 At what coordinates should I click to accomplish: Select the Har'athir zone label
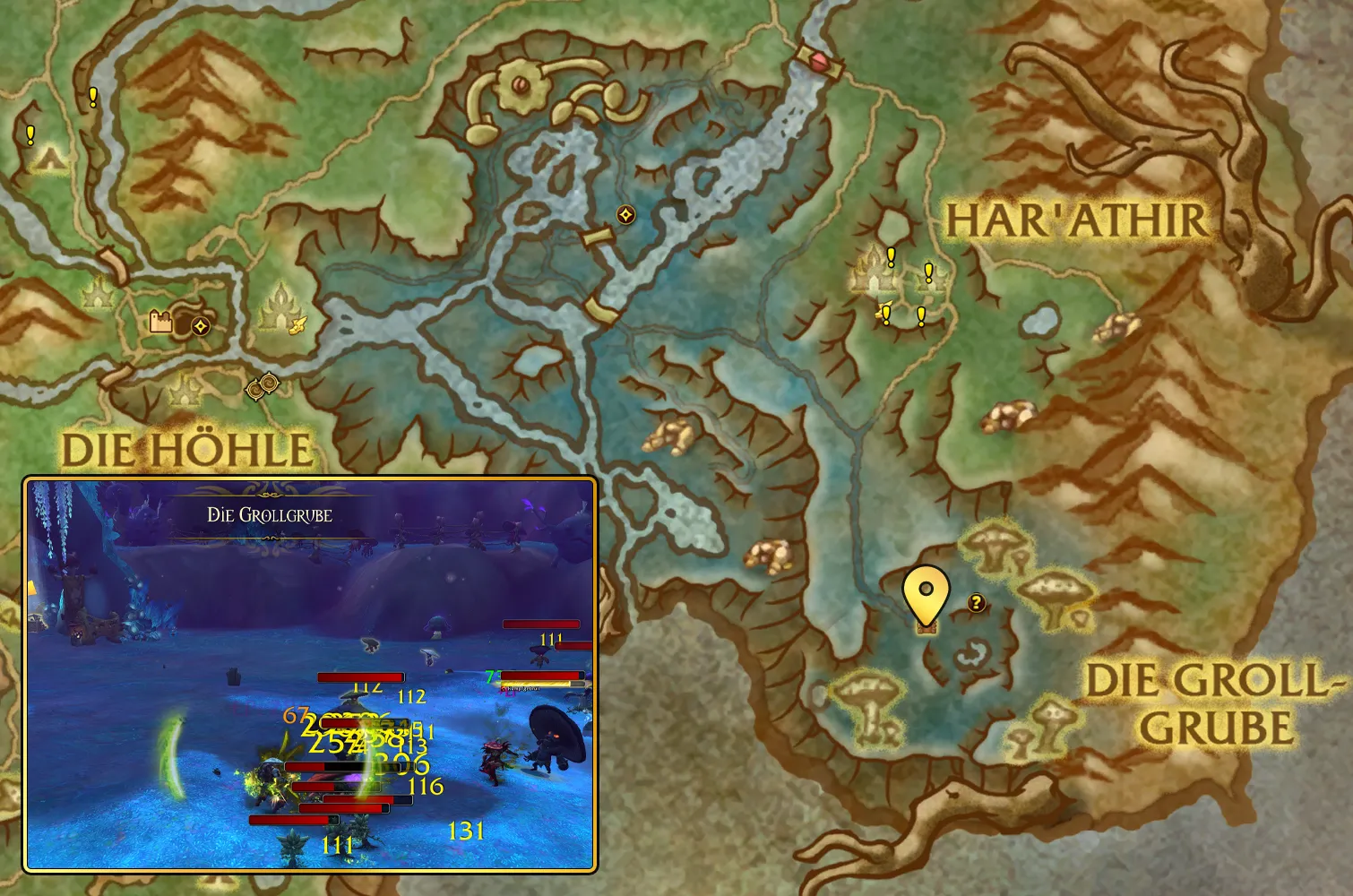coord(1077,220)
